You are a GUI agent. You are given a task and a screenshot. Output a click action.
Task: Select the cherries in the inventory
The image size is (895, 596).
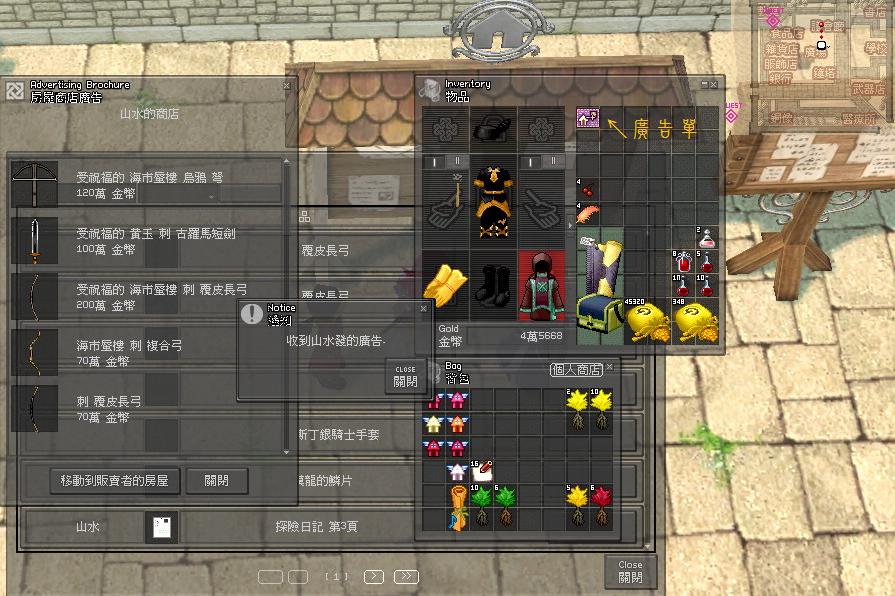(x=586, y=187)
